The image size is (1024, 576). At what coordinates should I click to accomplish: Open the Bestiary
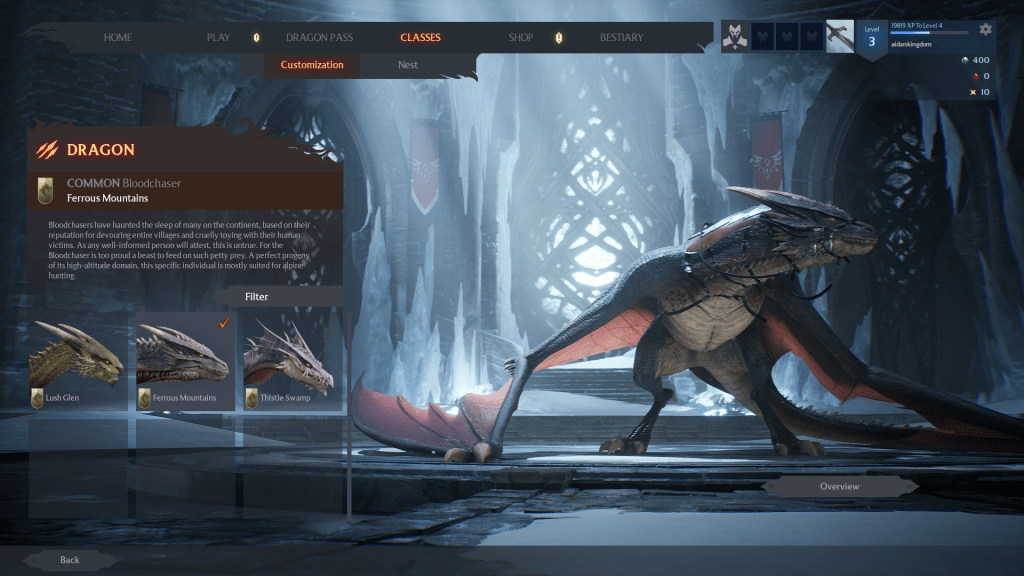pos(621,38)
